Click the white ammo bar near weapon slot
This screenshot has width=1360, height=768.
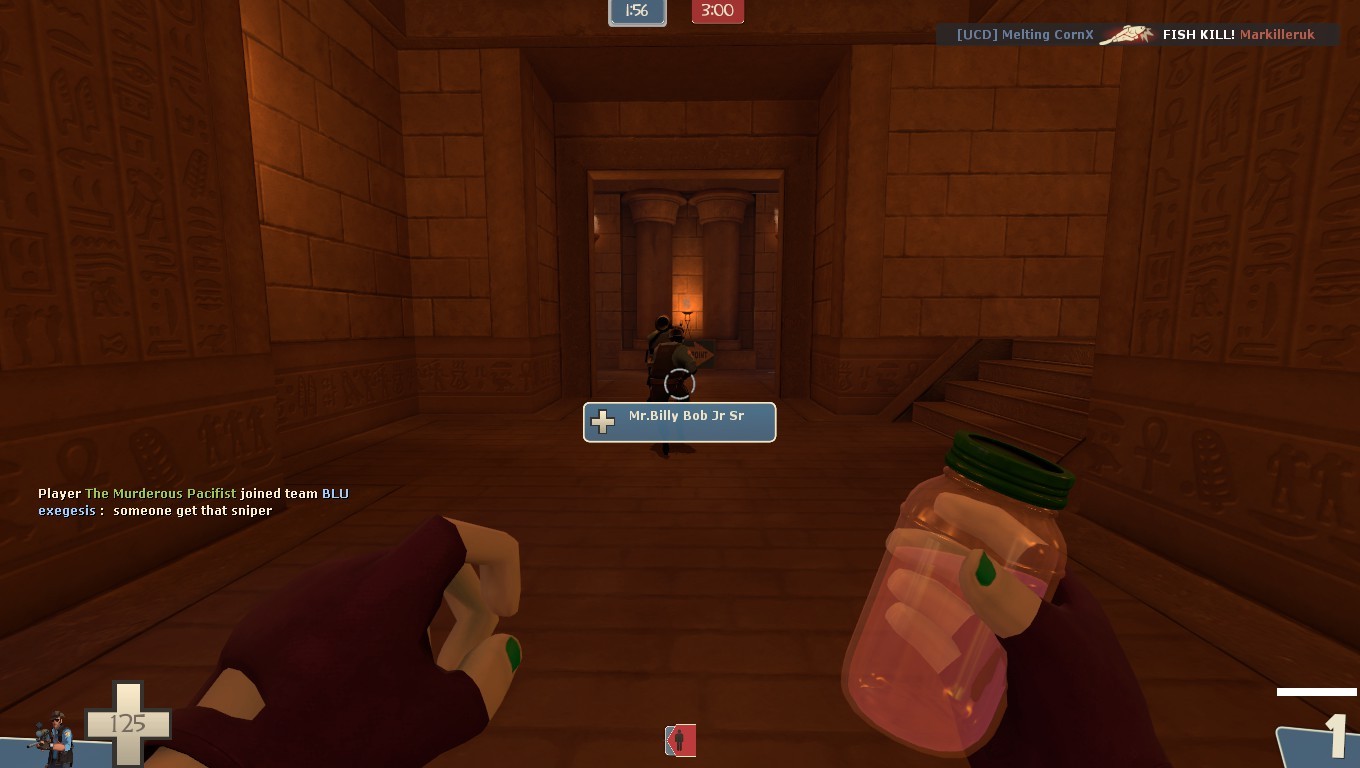coord(1316,690)
